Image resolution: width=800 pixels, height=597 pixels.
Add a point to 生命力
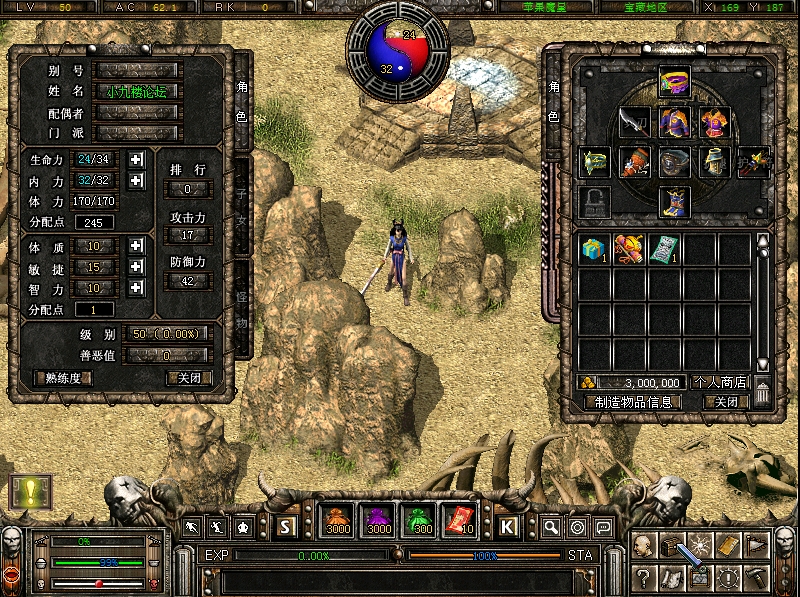[x=136, y=159]
